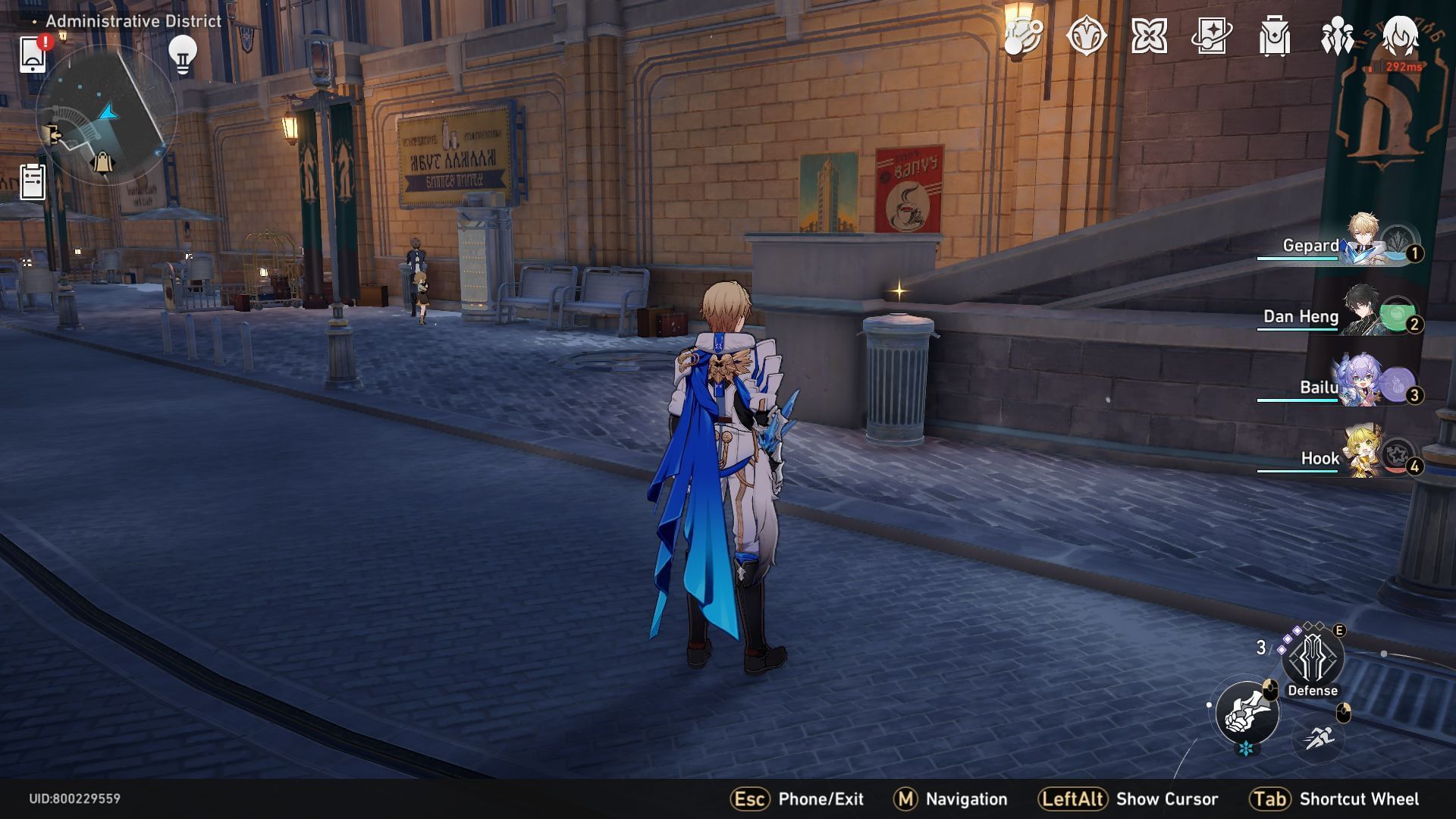Open the four-petal flower icon
Screen dimensions: 1456x819
click(x=1149, y=36)
